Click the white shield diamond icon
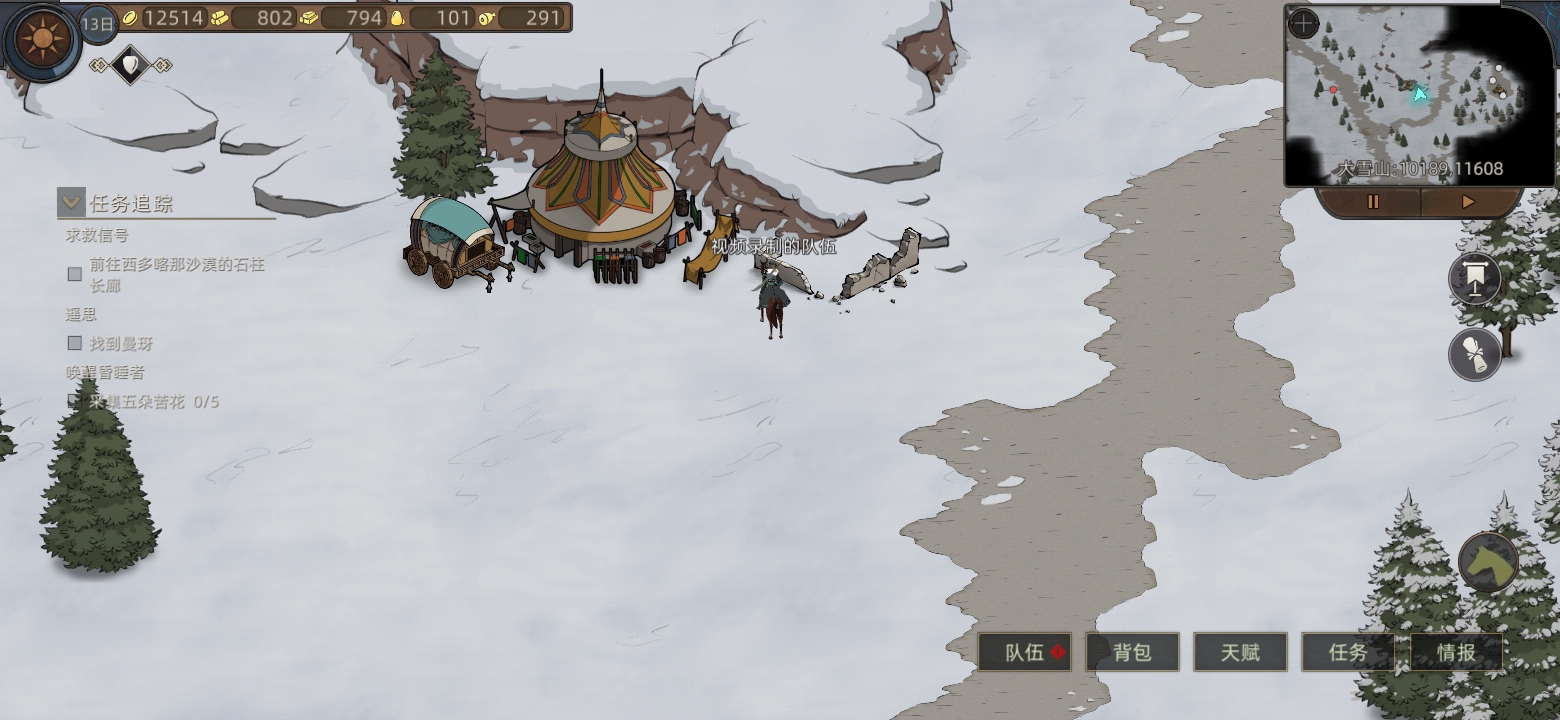The height and width of the screenshot is (720, 1560). pos(130,66)
